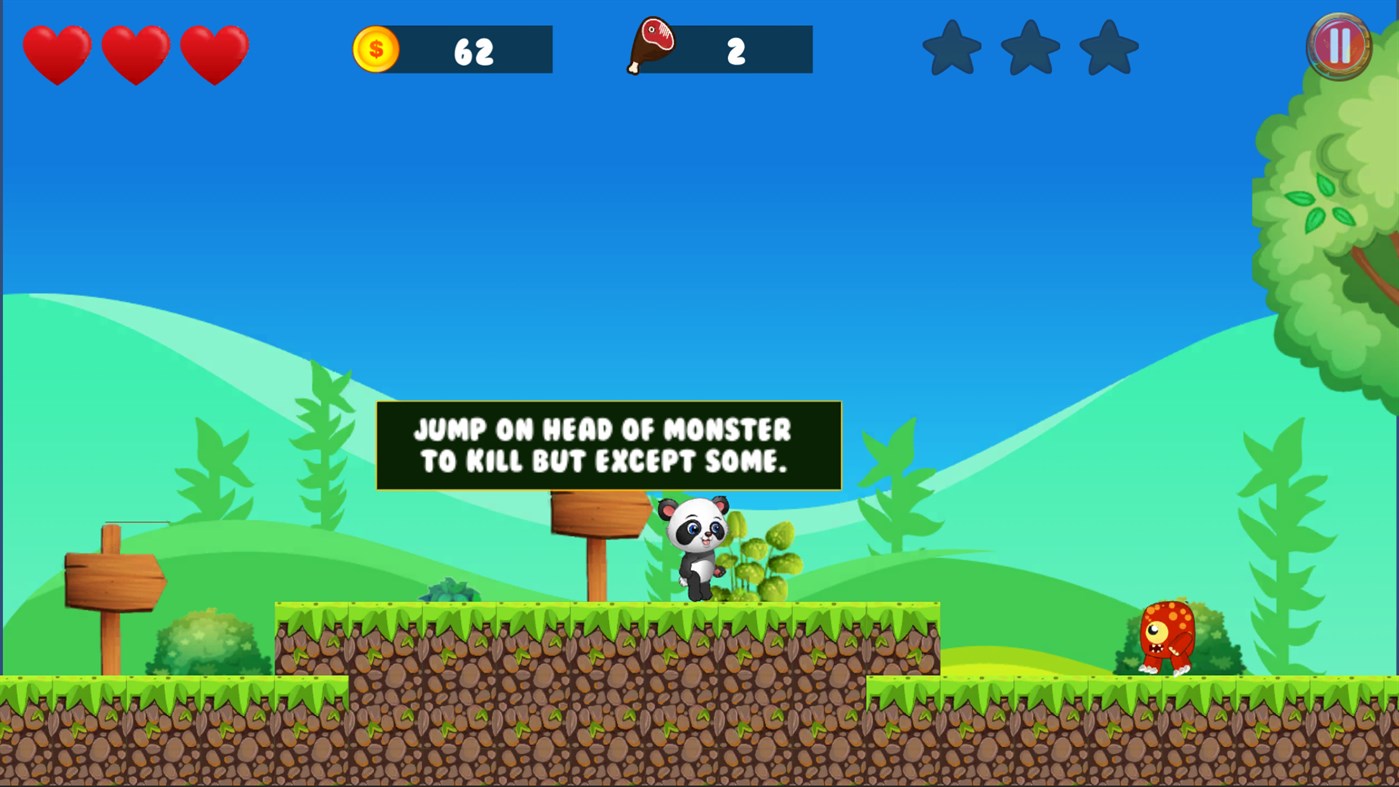Toggle pause by pressing the pause control

click(x=1337, y=45)
